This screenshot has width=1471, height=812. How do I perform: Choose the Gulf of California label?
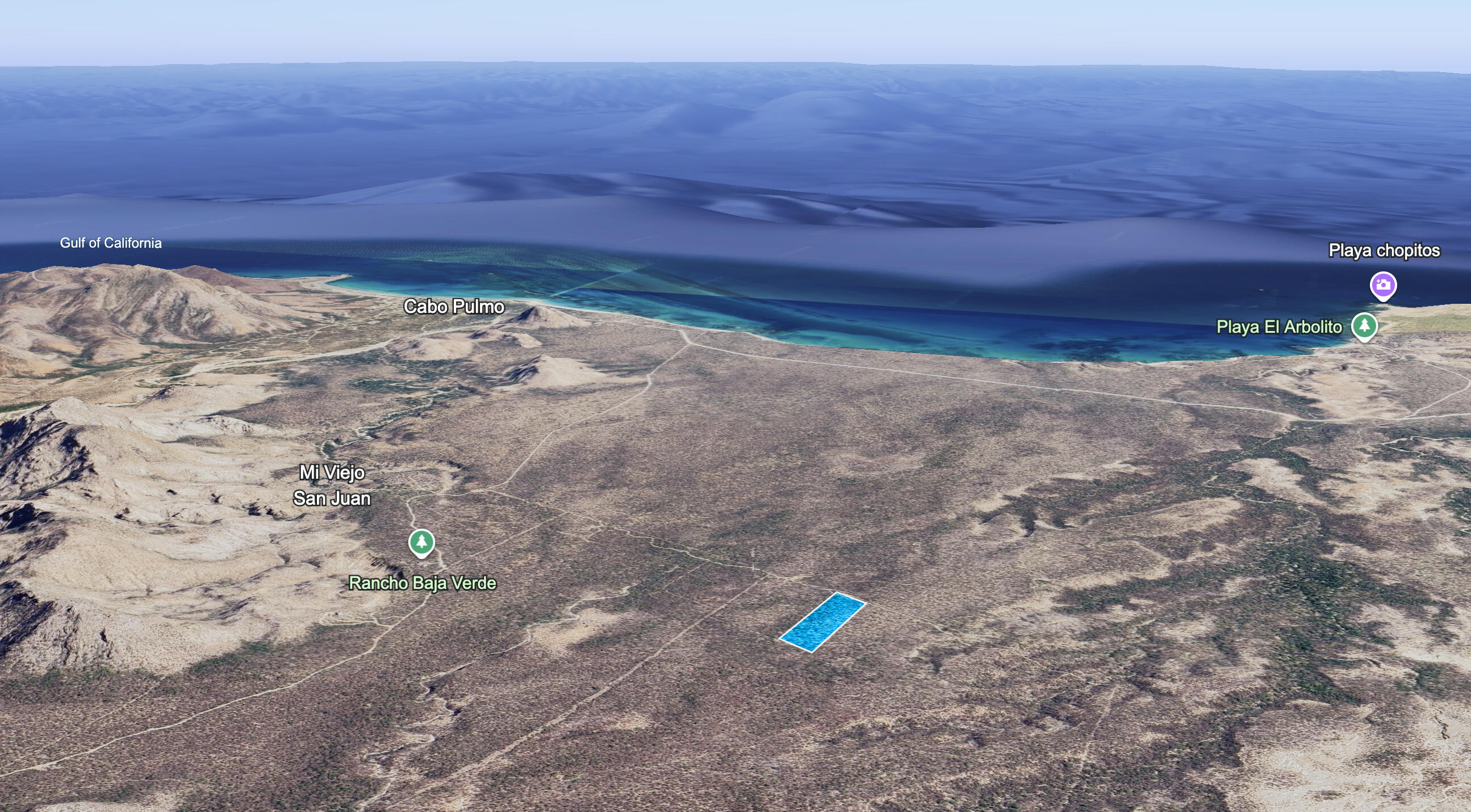[x=111, y=243]
